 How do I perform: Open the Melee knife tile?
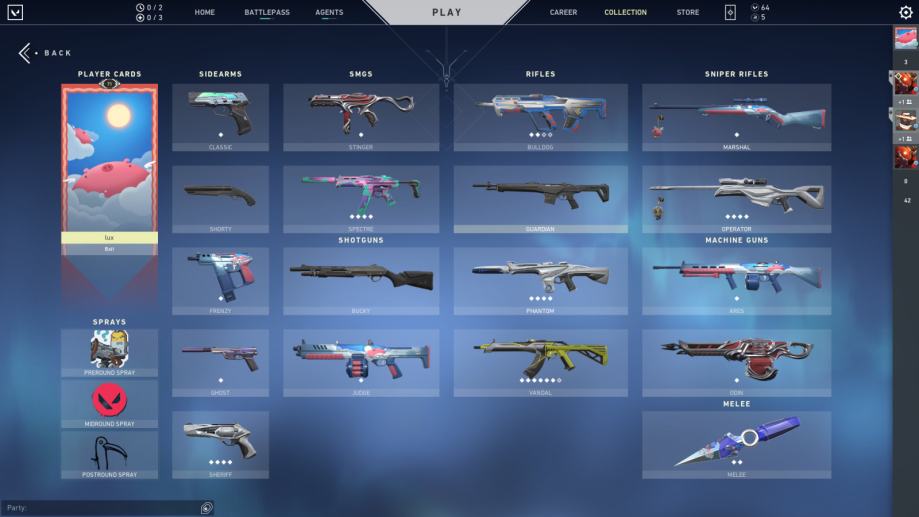(x=736, y=444)
